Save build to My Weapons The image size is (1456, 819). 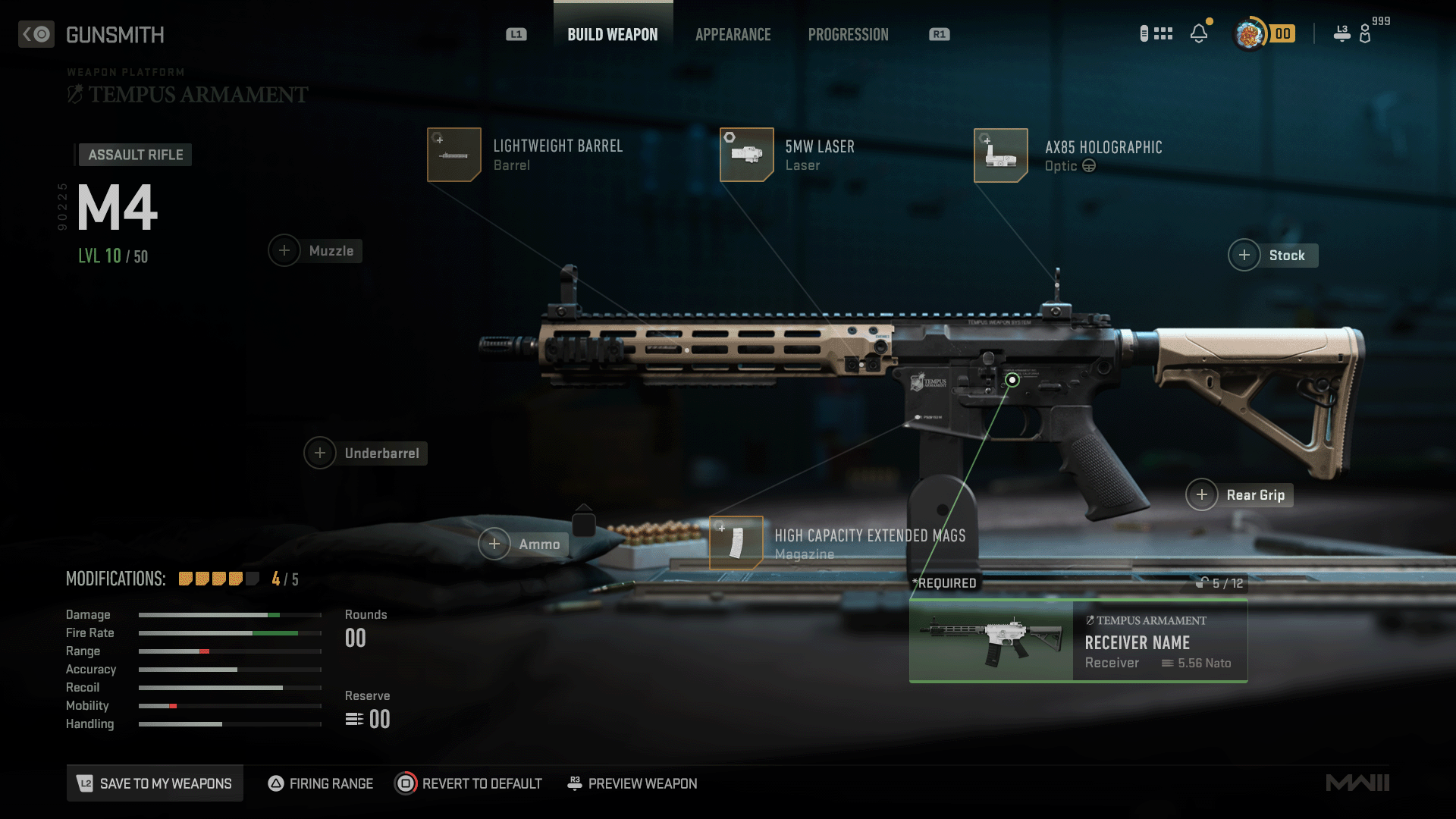155,783
